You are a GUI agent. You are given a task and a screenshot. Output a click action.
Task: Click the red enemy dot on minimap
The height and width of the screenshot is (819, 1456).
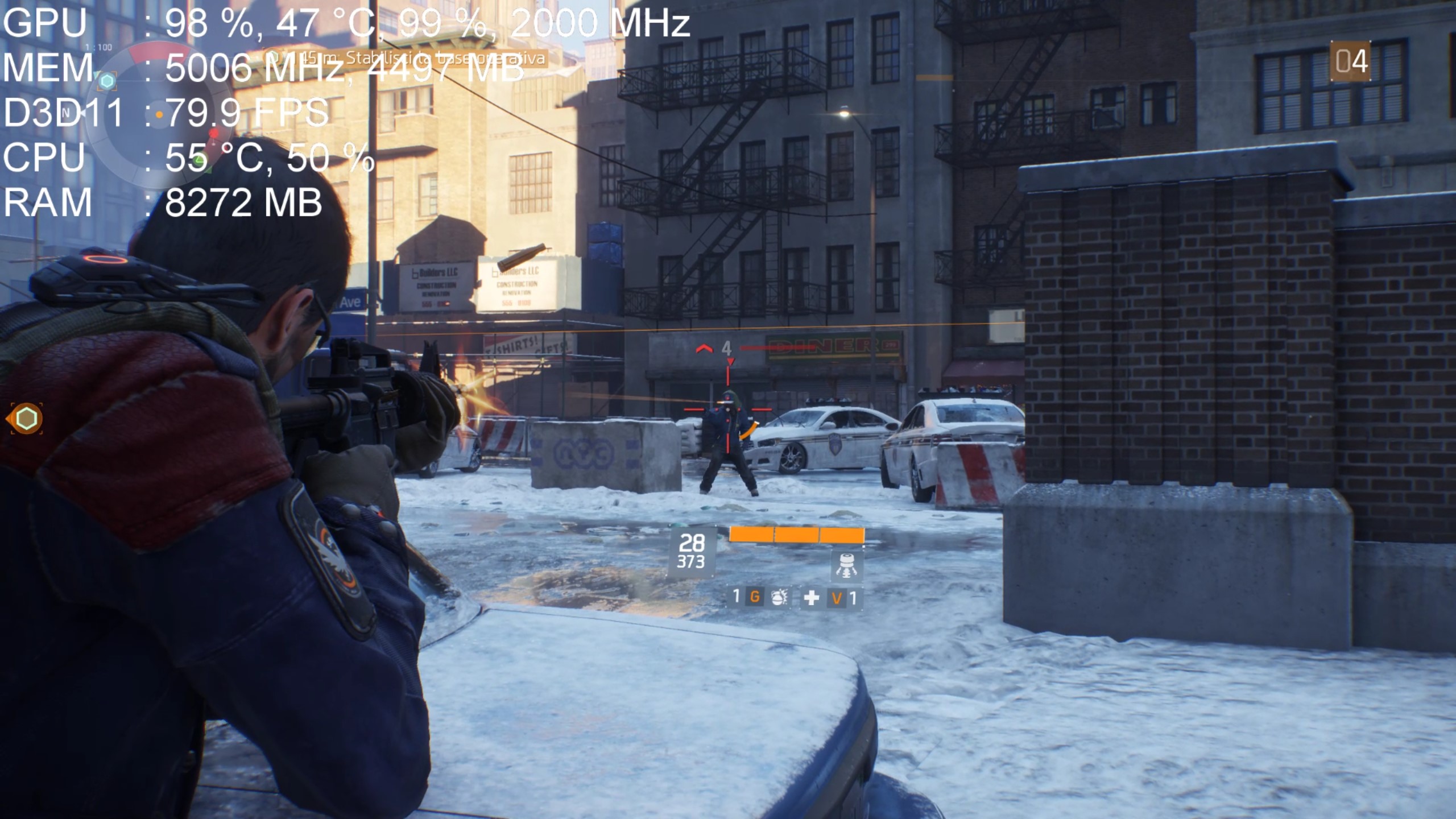pos(214,133)
